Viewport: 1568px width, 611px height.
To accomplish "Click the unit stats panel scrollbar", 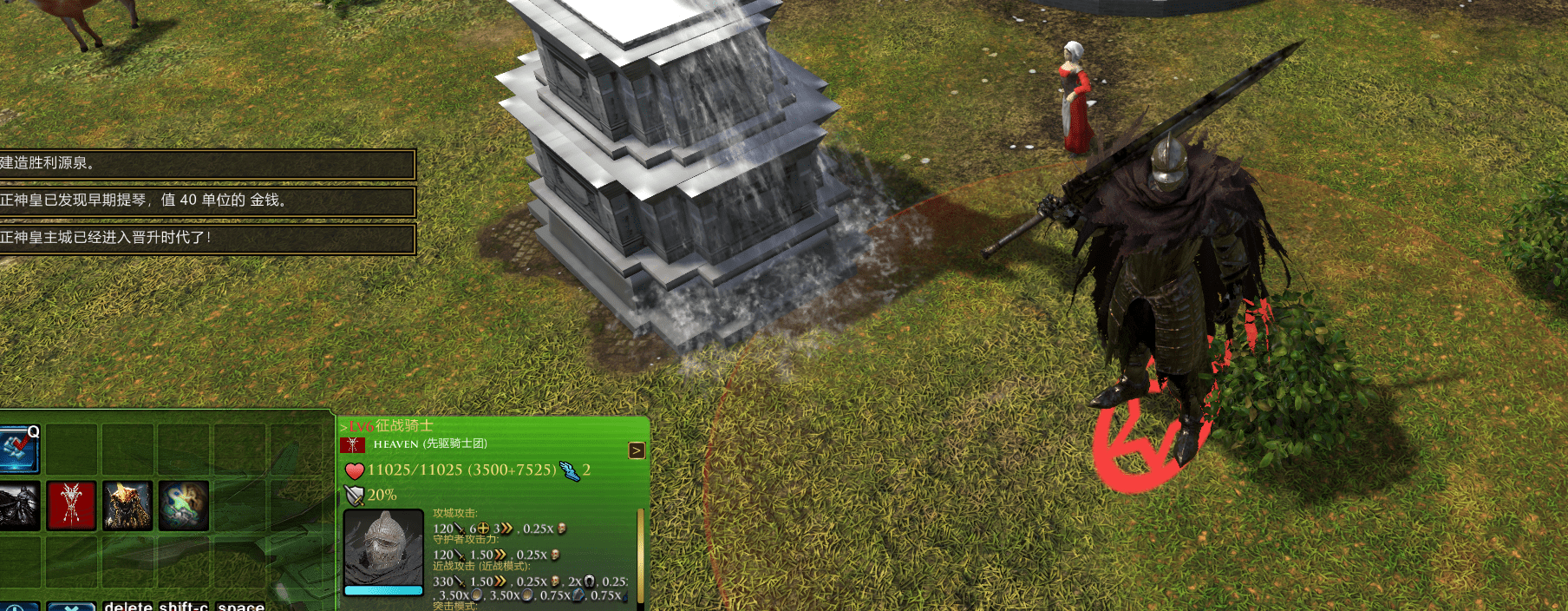I will coord(641,555).
